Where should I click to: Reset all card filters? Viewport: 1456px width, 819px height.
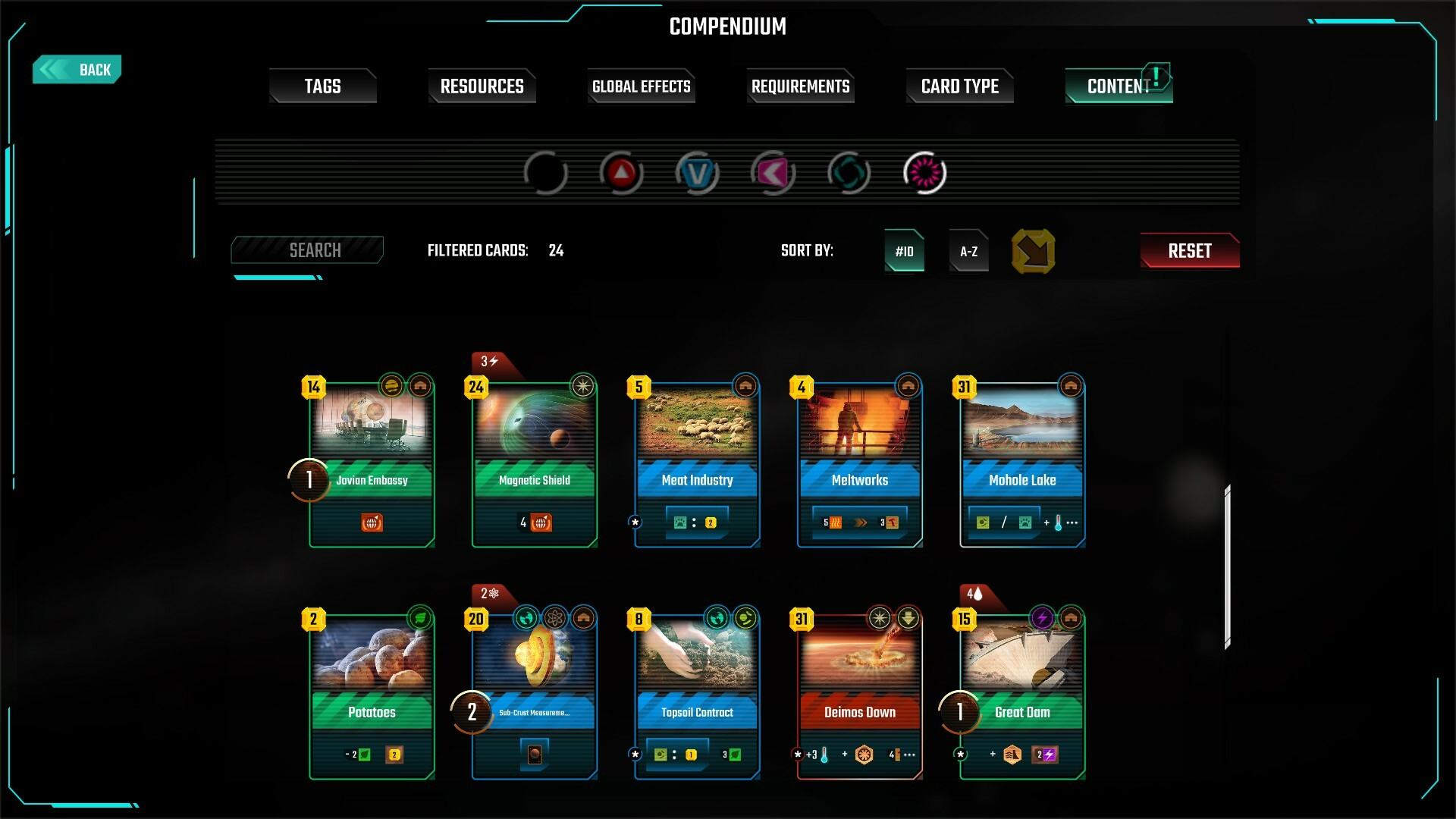tap(1189, 251)
